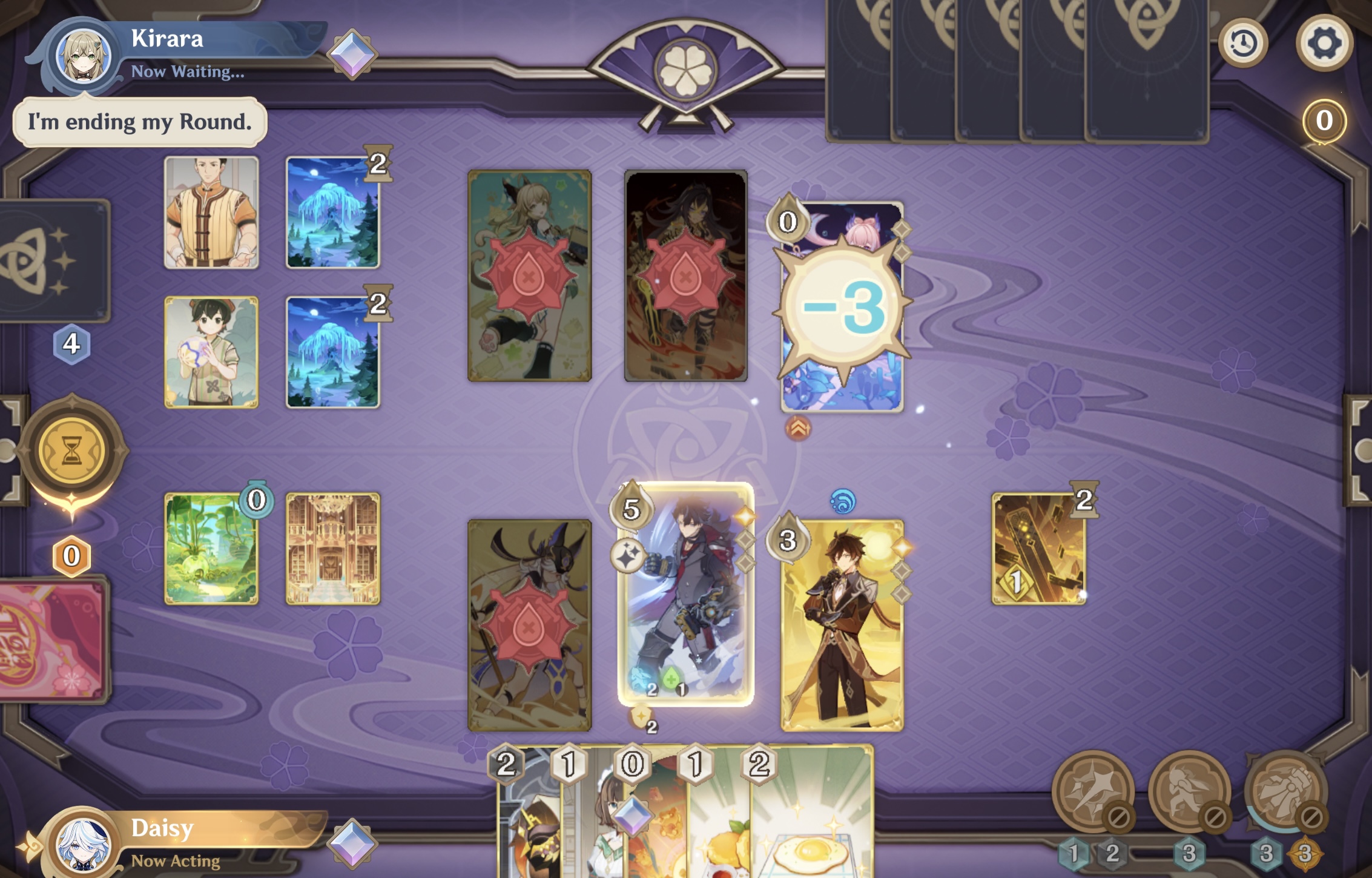Click the fan emblem at top center
The width and height of the screenshot is (1372, 878).
pos(684,67)
